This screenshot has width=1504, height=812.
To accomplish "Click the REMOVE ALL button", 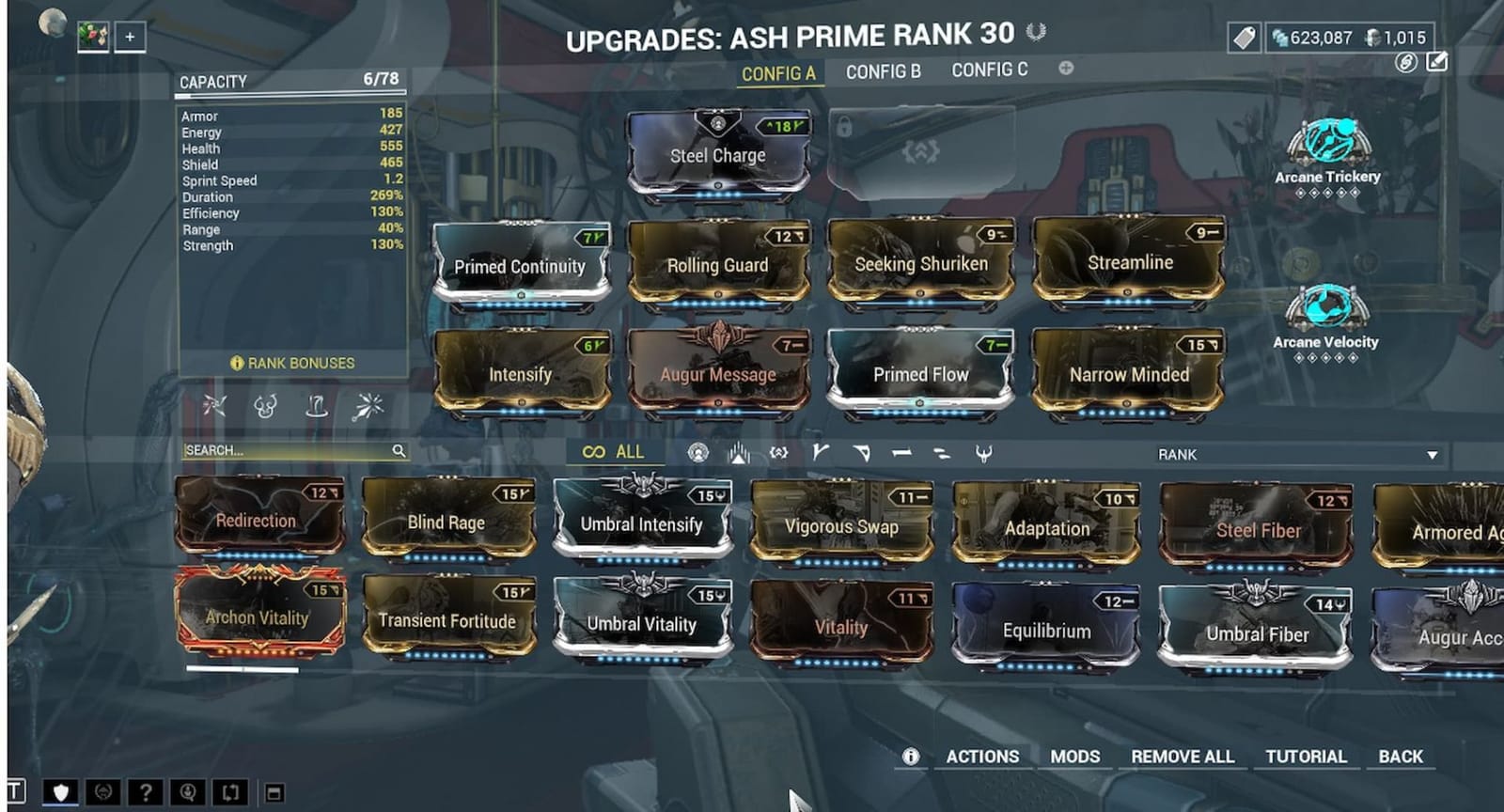I will click(1183, 757).
